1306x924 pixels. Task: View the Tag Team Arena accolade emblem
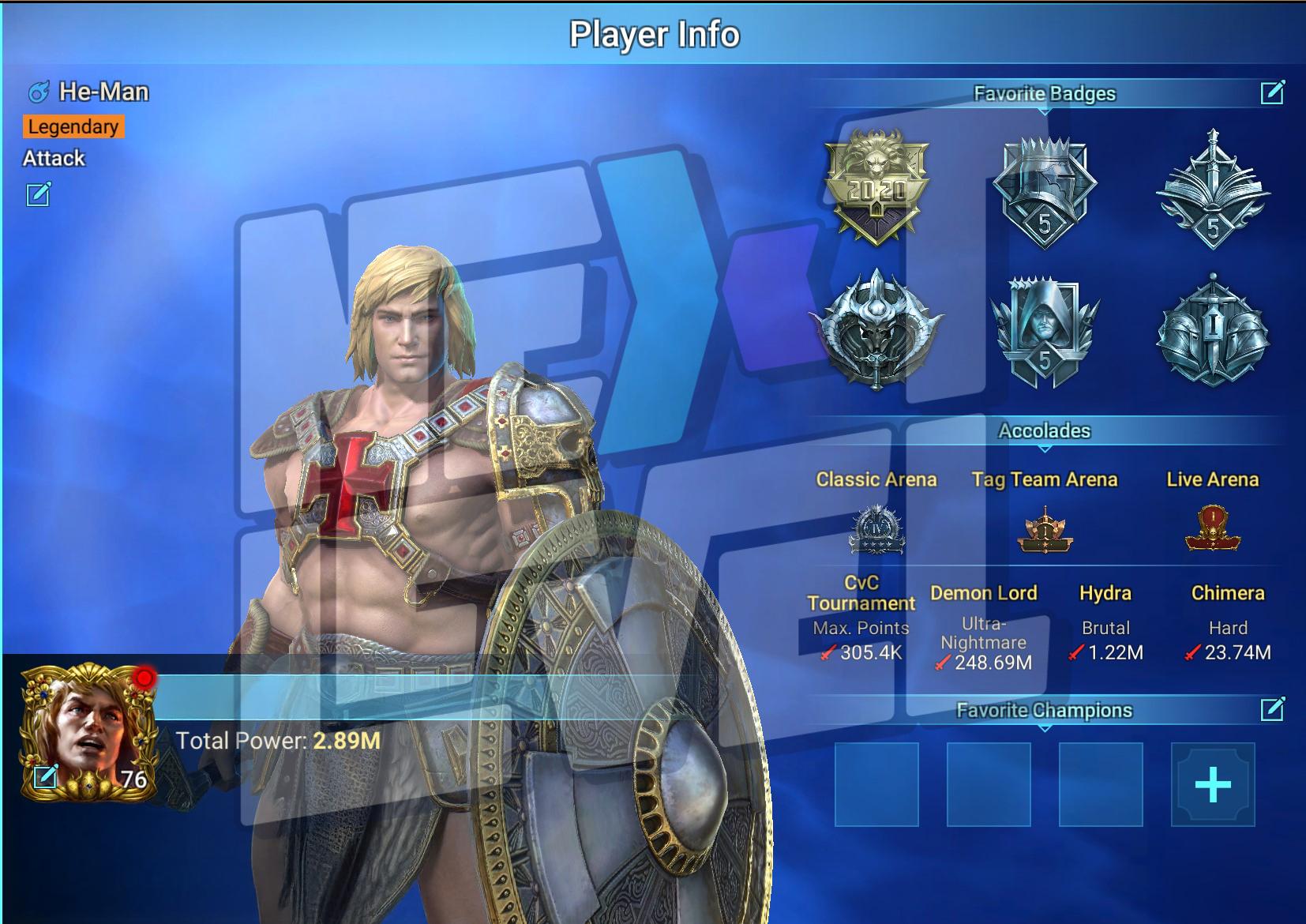pos(1044,531)
